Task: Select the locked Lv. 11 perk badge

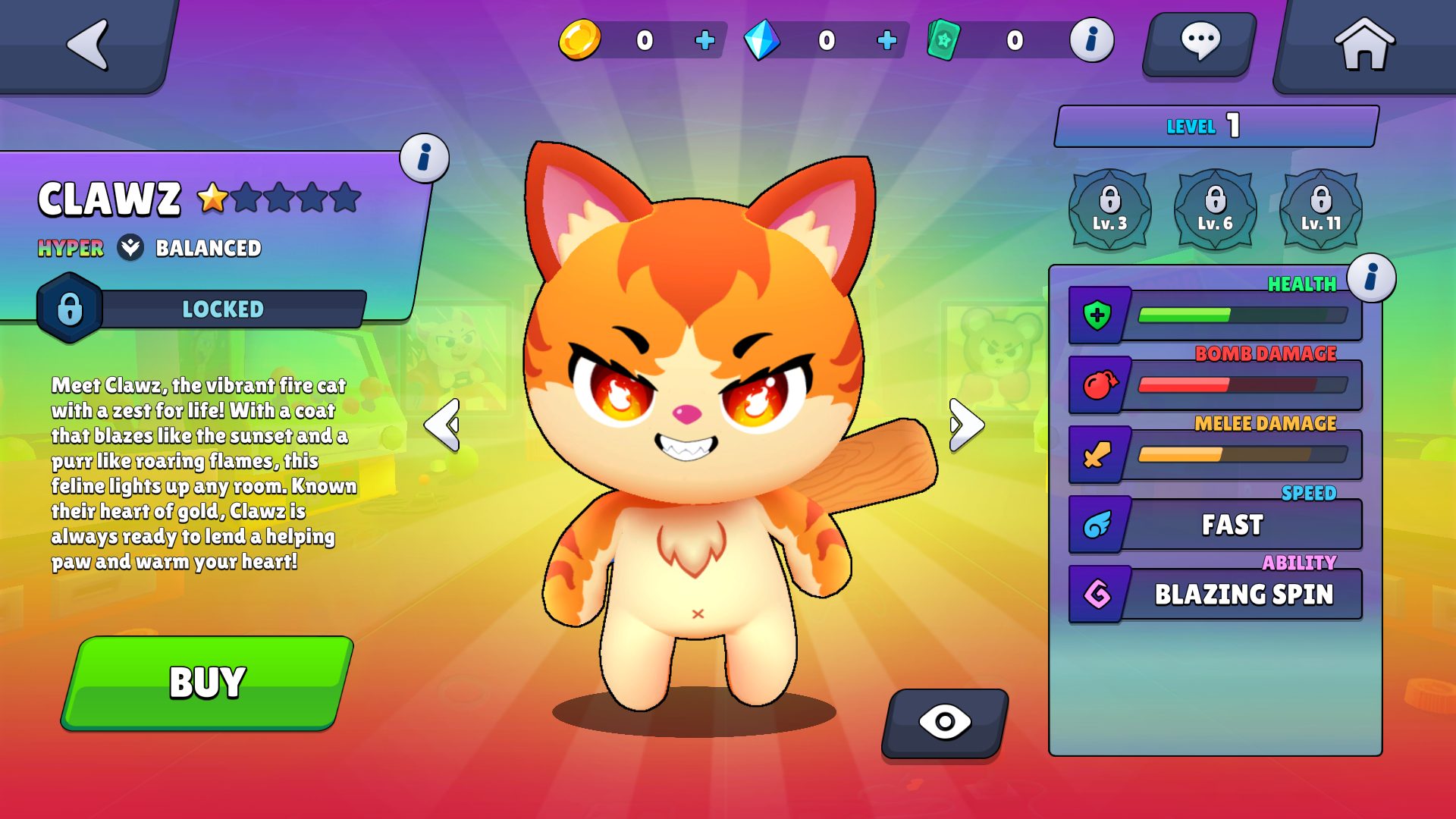Action: pos(1320,209)
